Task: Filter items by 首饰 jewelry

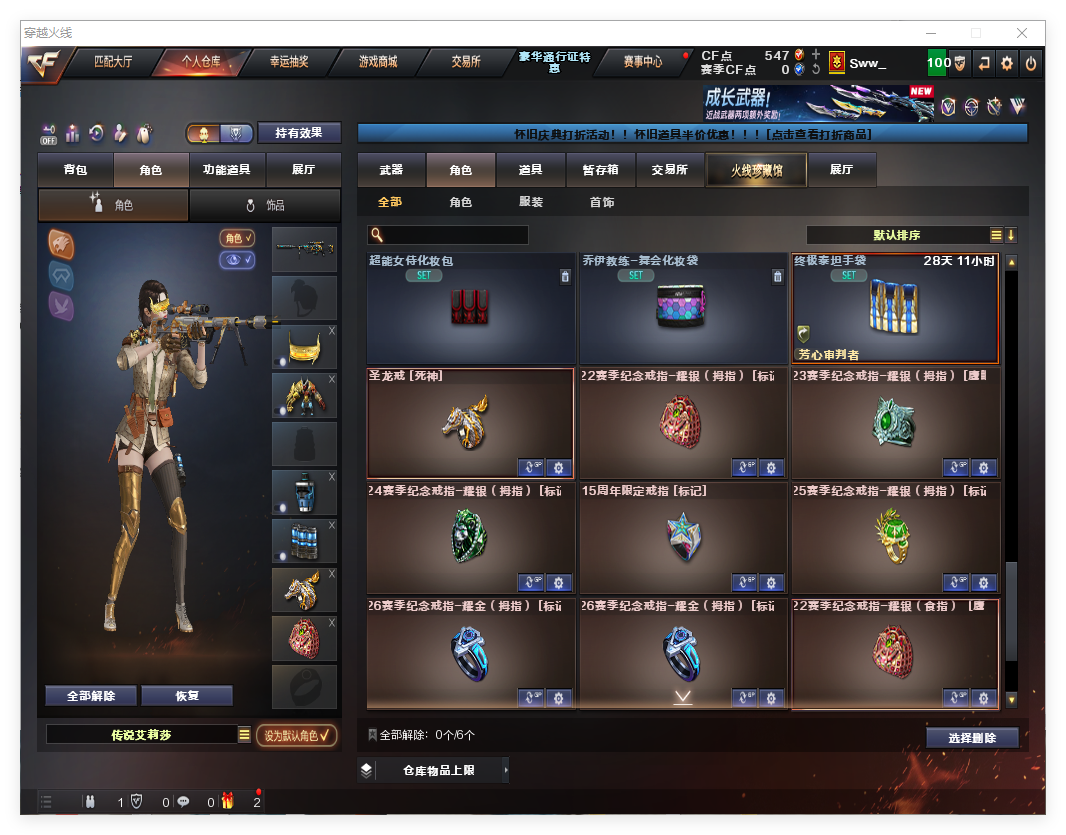Action: click(602, 202)
